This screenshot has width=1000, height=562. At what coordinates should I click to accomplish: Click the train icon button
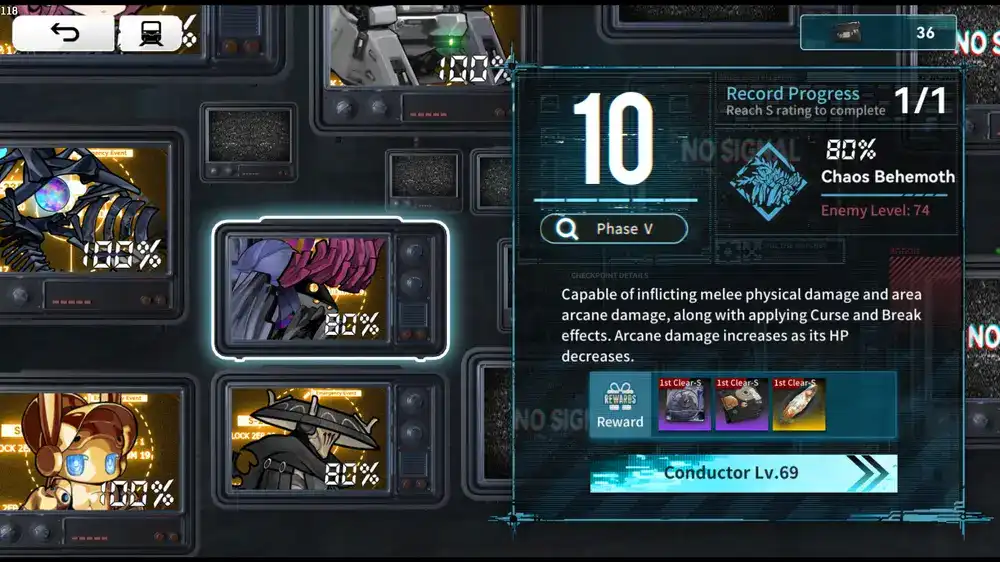click(150, 34)
